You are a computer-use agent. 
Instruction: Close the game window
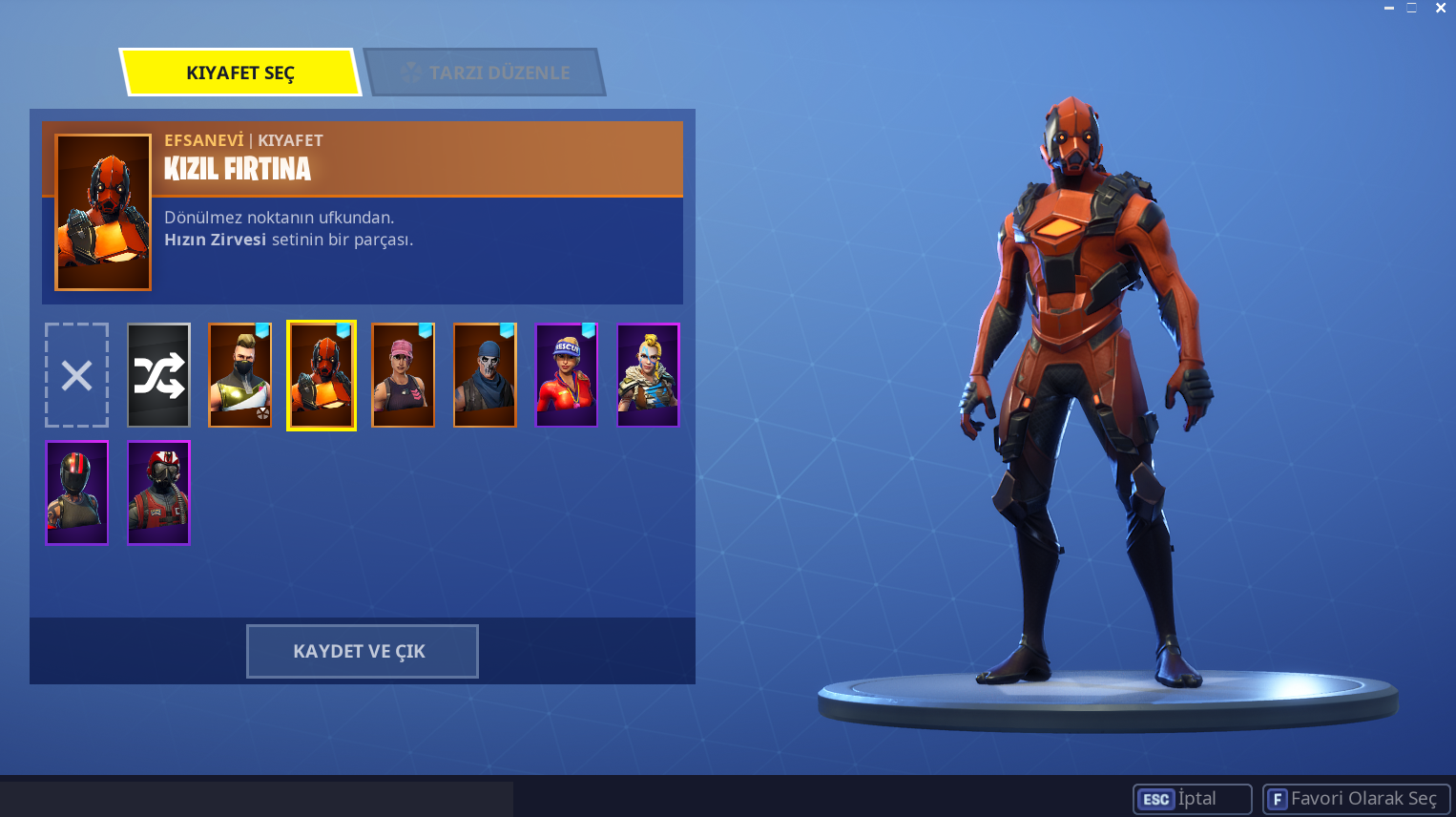click(x=1441, y=8)
